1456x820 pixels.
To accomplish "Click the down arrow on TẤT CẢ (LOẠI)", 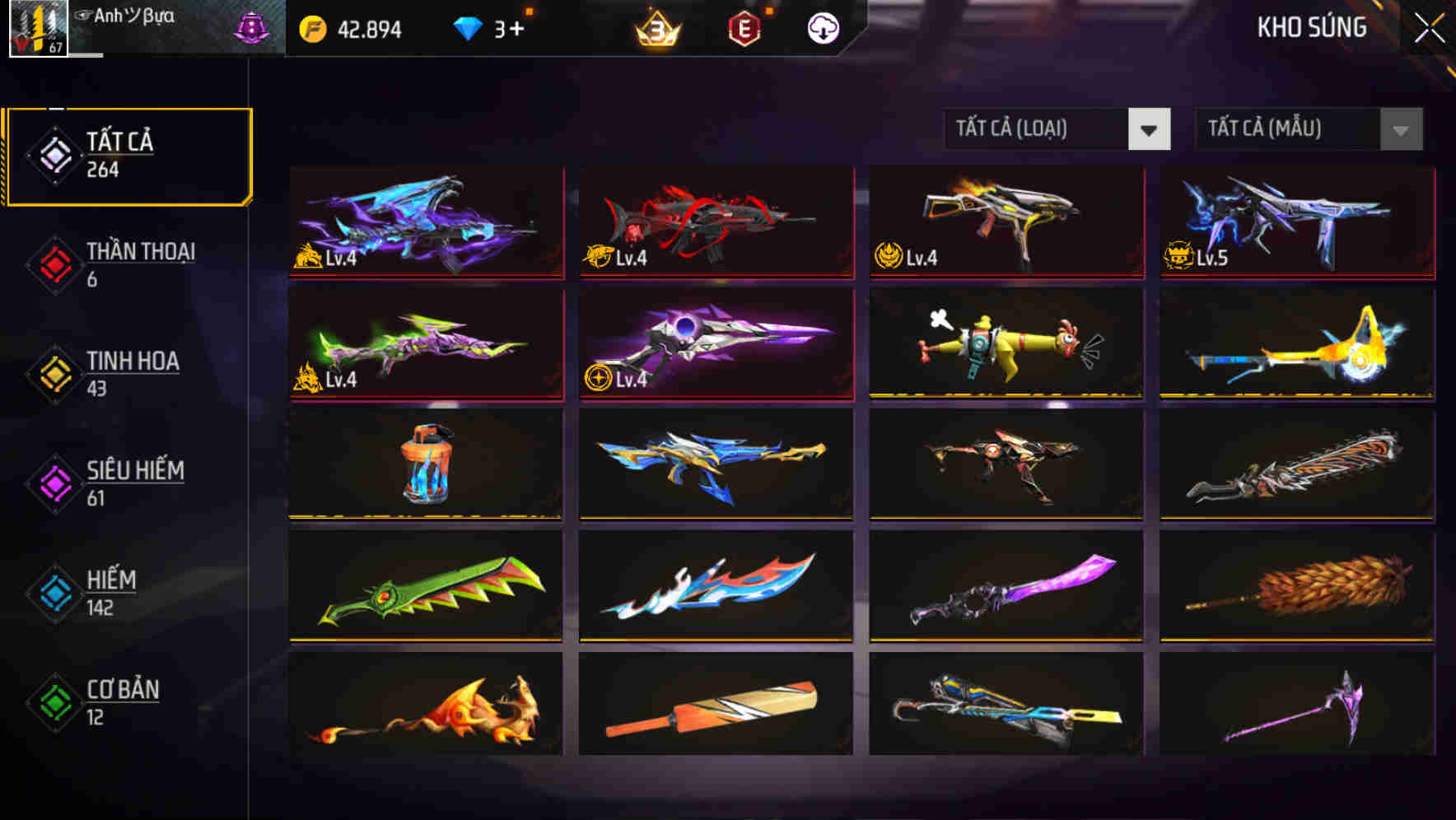I will [1151, 129].
